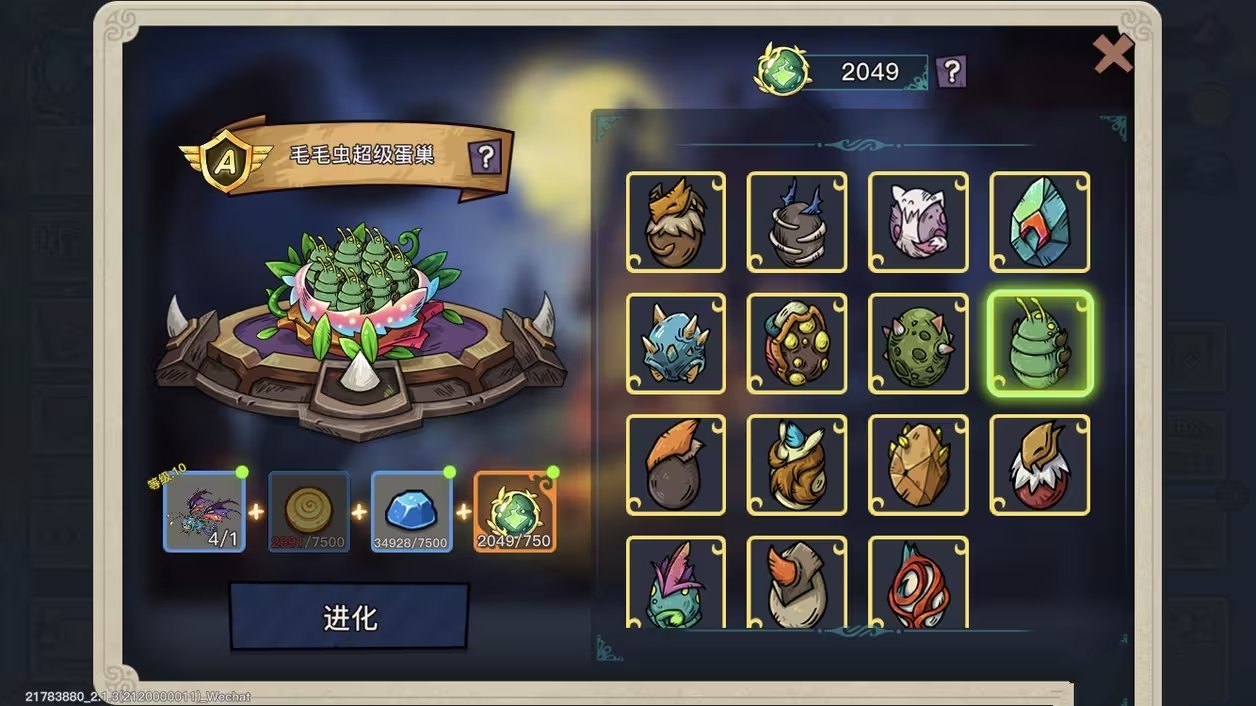Screen dimensions: 1256x706
Task: Open help next to the 2049 currency counter
Action: 951,71
